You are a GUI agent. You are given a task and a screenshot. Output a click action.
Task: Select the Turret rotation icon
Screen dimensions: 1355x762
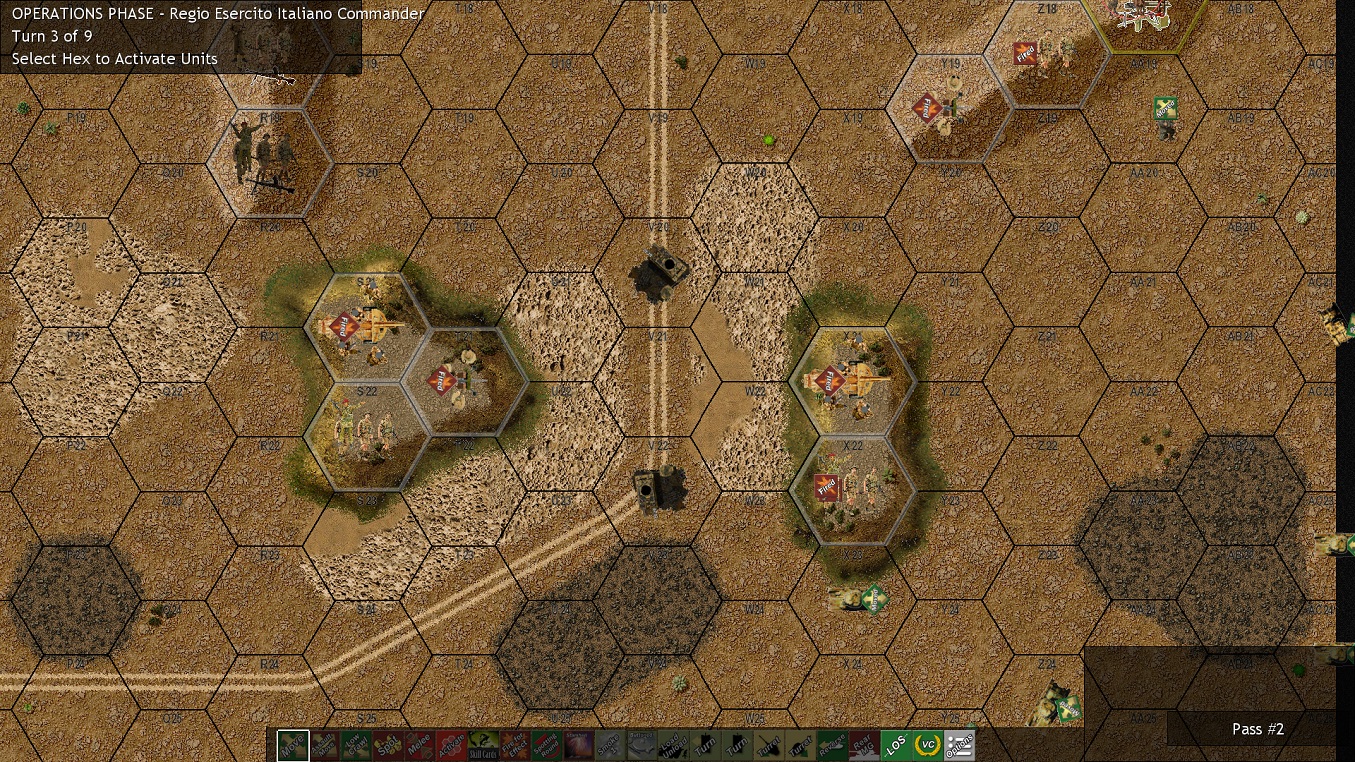point(768,744)
